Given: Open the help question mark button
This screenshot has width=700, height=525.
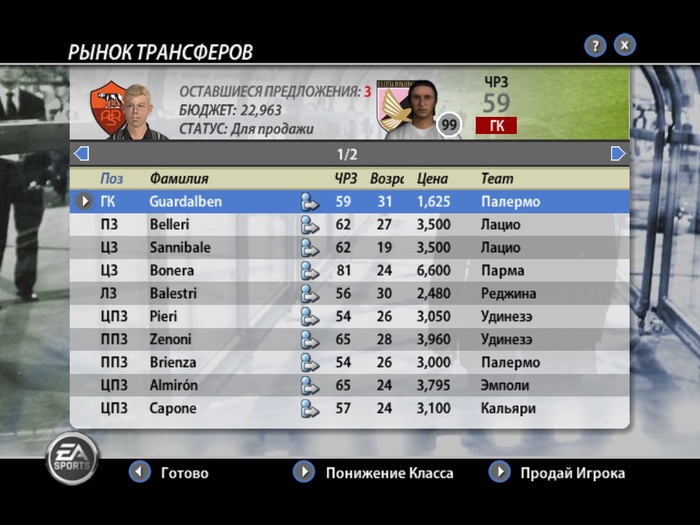Looking at the screenshot, I should pos(595,45).
